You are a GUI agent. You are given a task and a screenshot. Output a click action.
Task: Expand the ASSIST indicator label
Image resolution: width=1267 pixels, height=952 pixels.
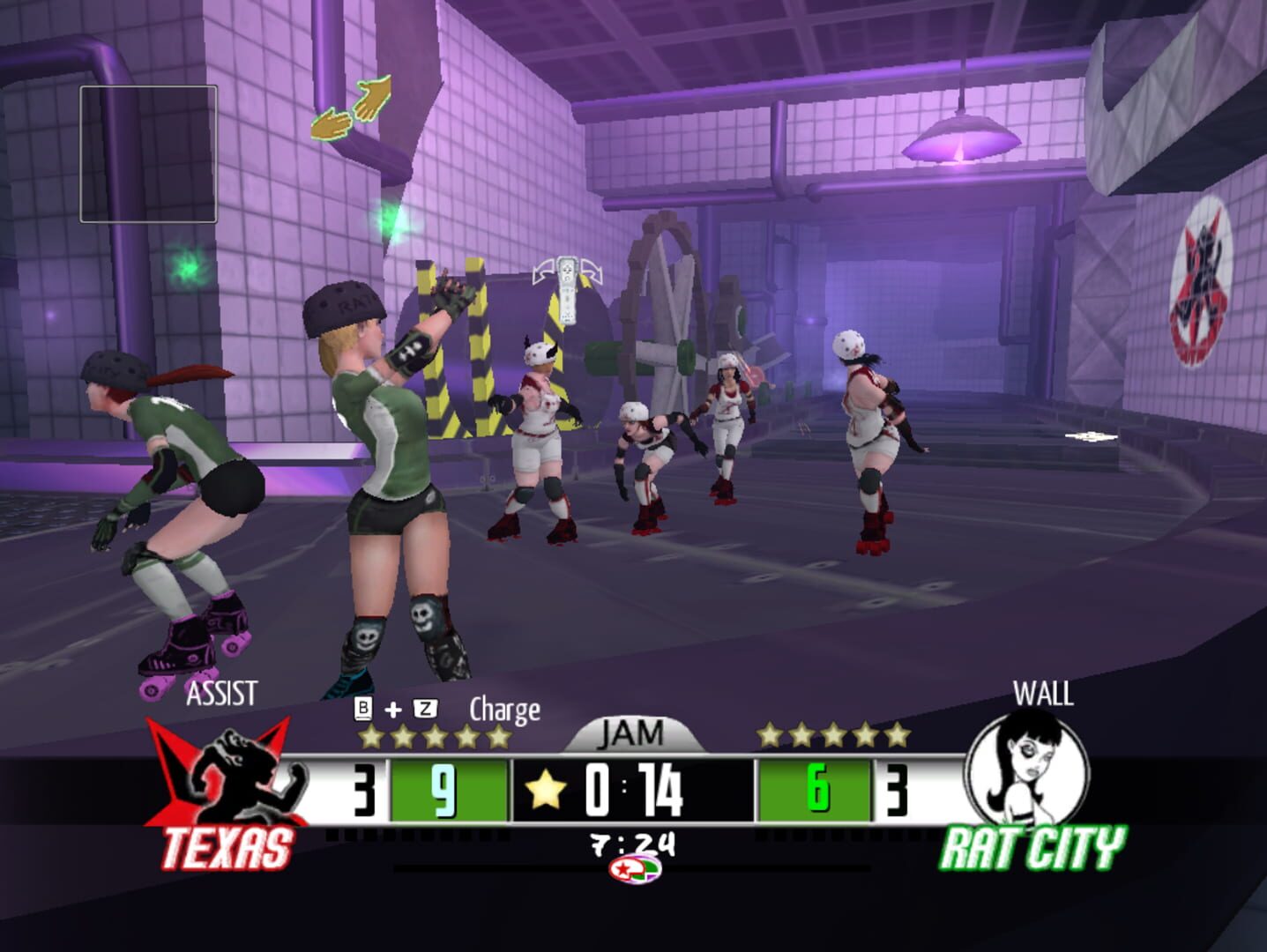click(221, 695)
